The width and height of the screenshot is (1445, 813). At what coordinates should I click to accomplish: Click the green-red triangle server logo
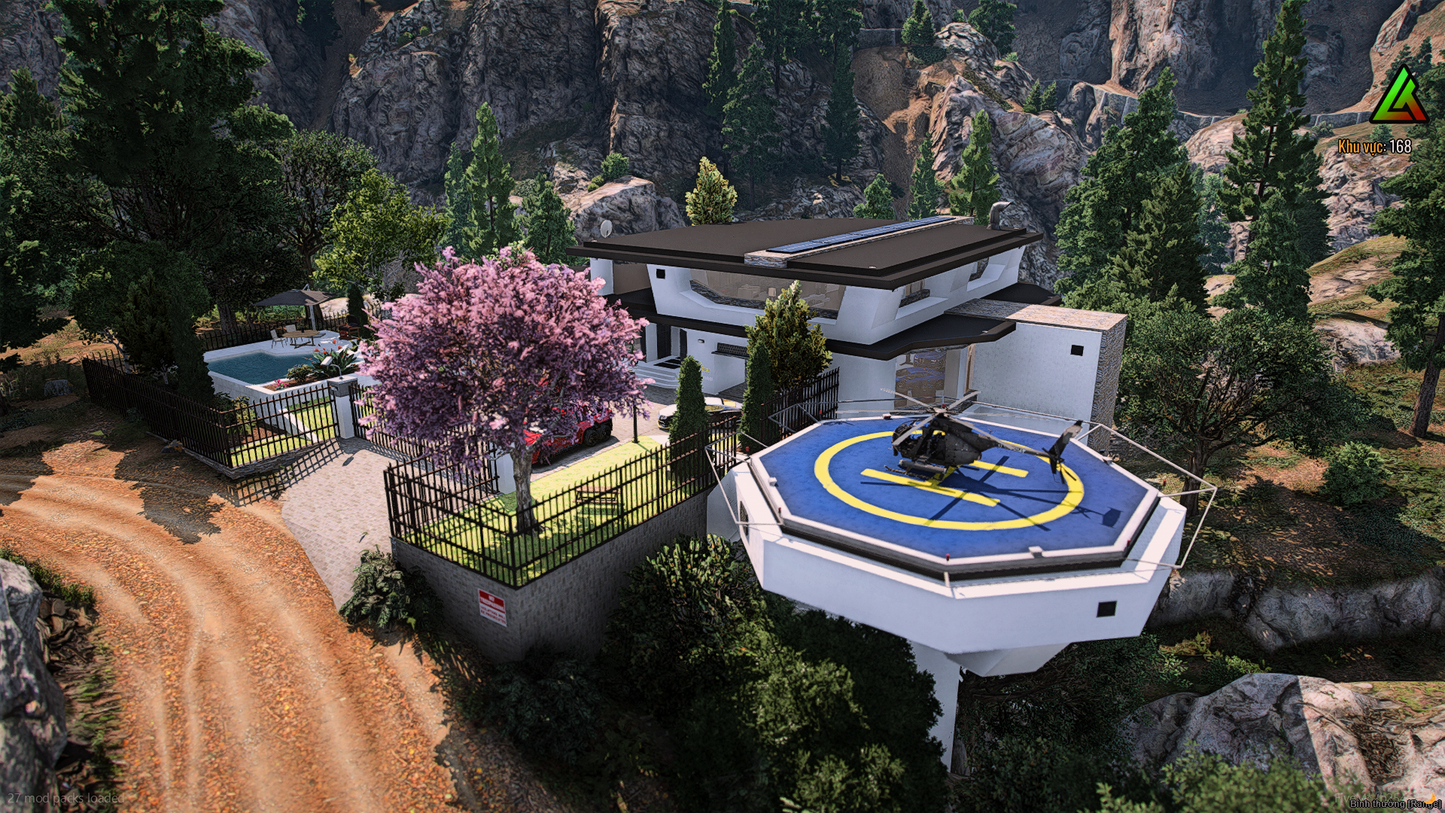coord(1398,99)
